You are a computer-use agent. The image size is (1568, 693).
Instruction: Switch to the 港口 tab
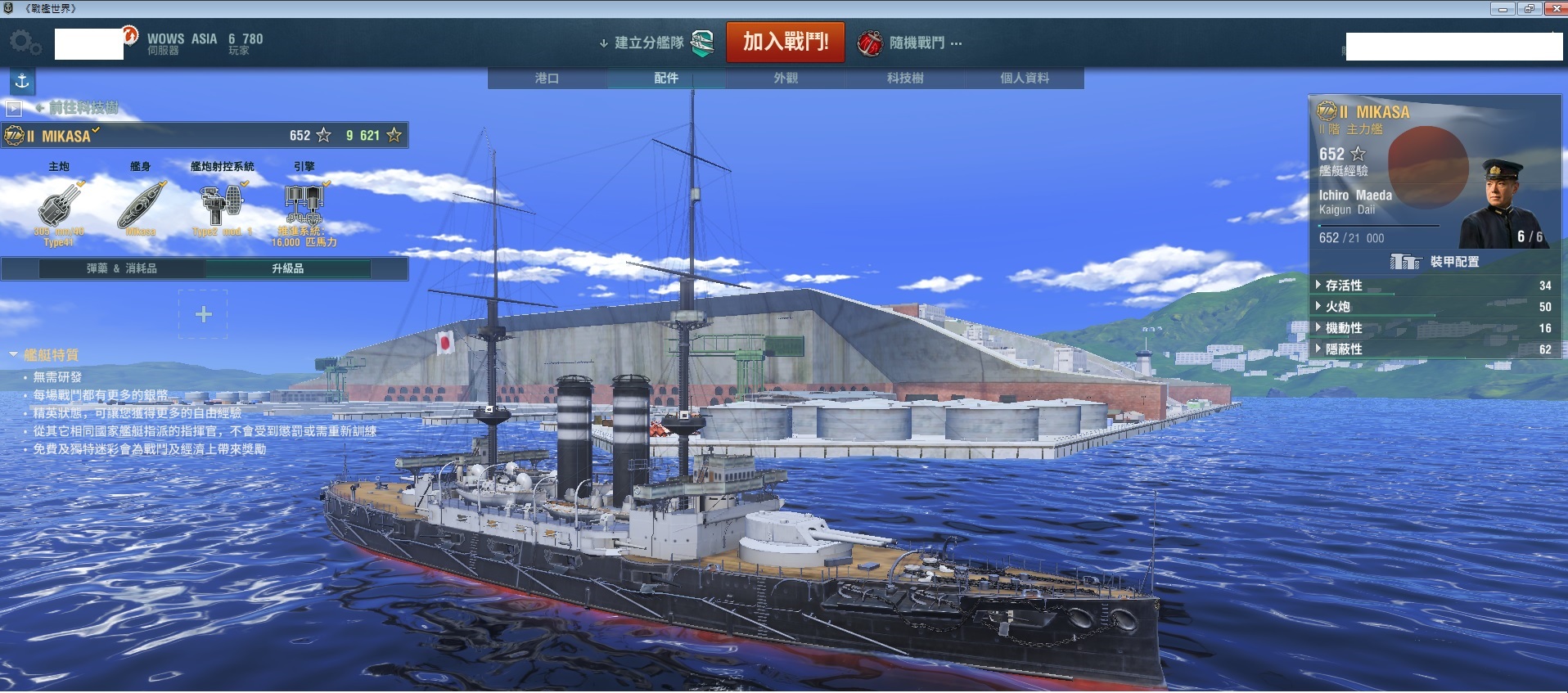(547, 79)
